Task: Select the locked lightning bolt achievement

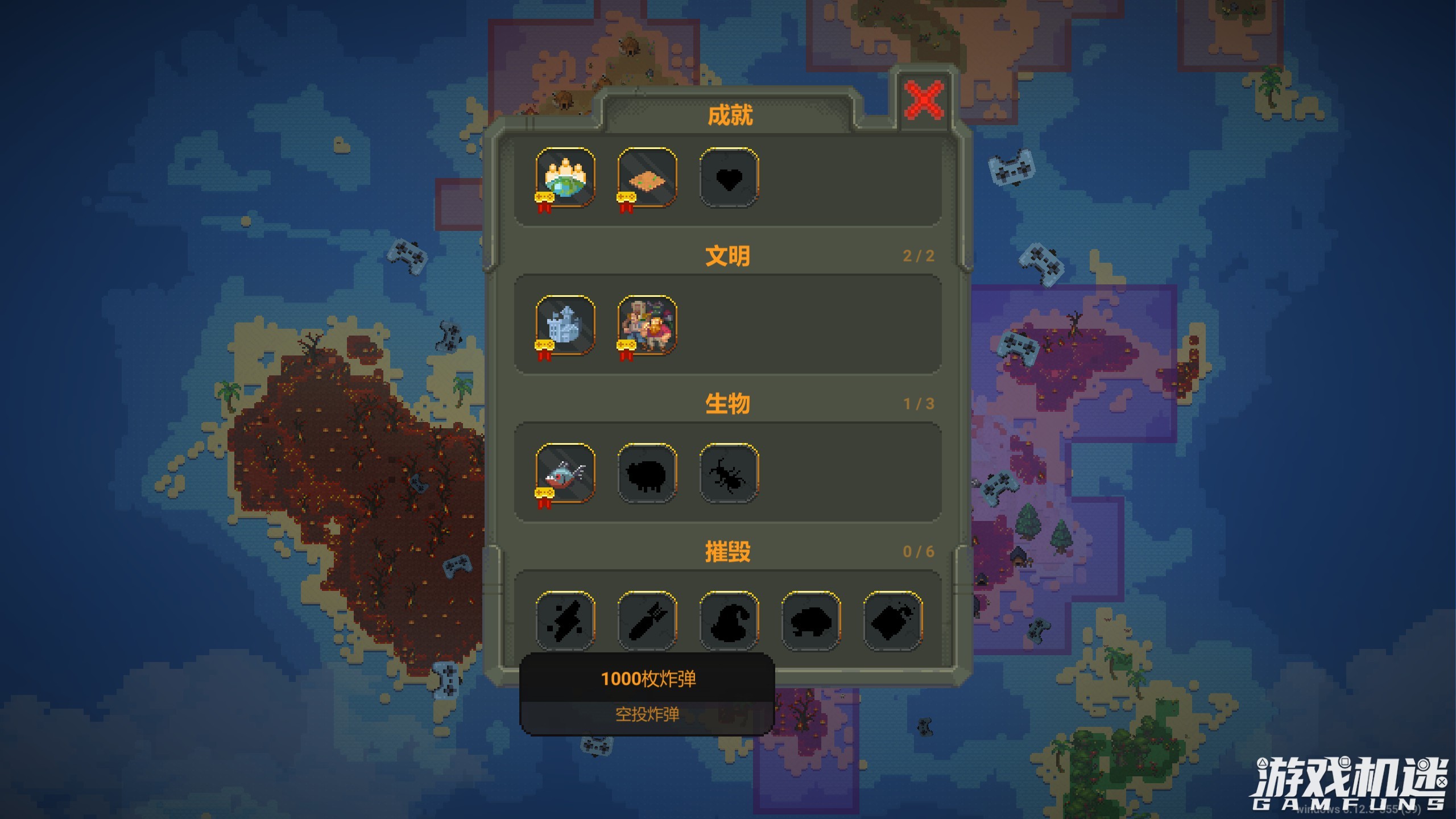Action: click(x=565, y=620)
